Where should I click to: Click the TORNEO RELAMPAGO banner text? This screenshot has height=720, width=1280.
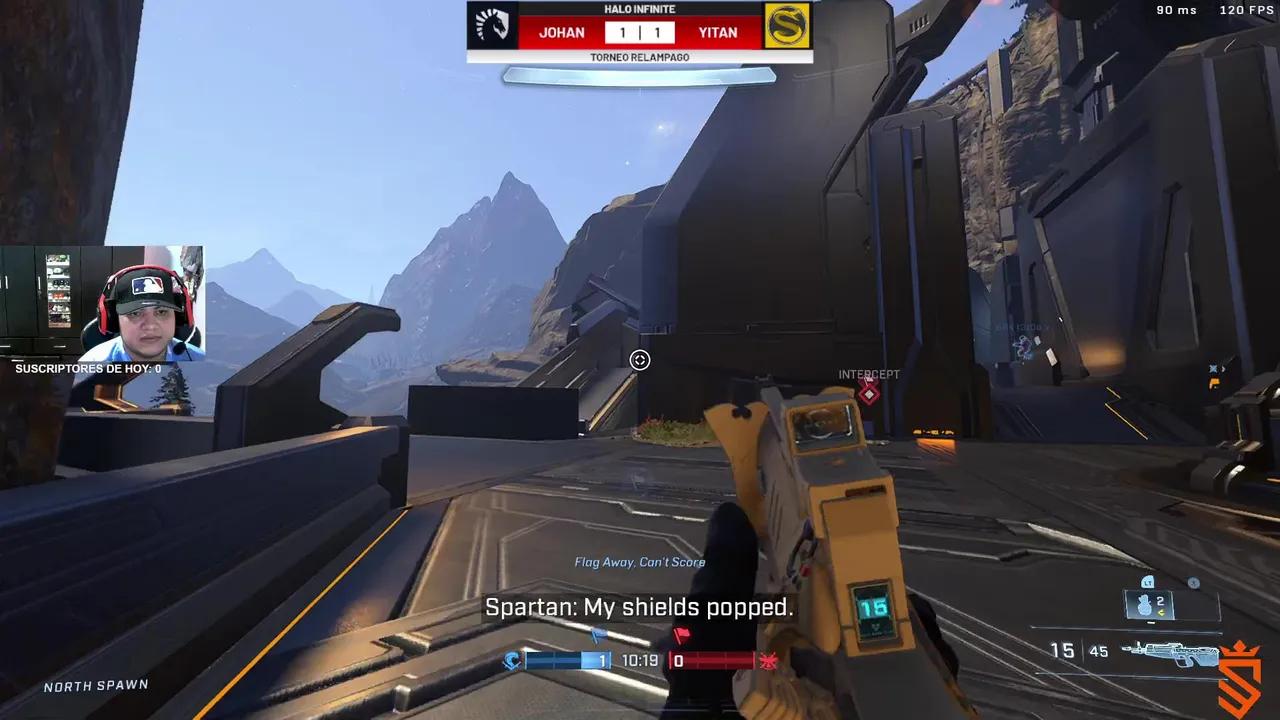click(x=640, y=57)
